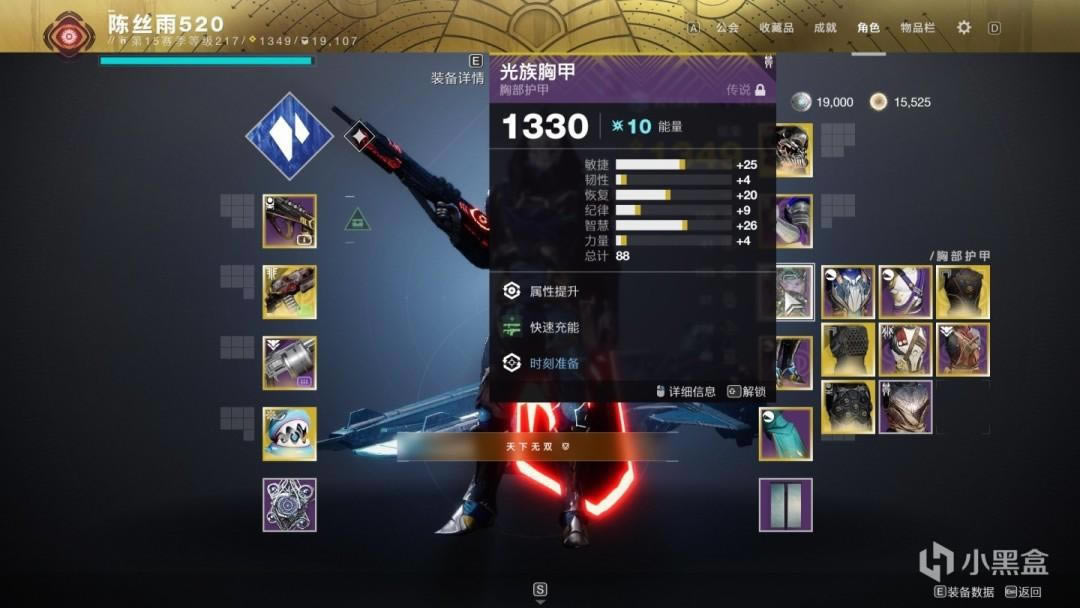This screenshot has width=1080, height=608.
Task: Go to the 成就 tab
Action: click(x=825, y=28)
